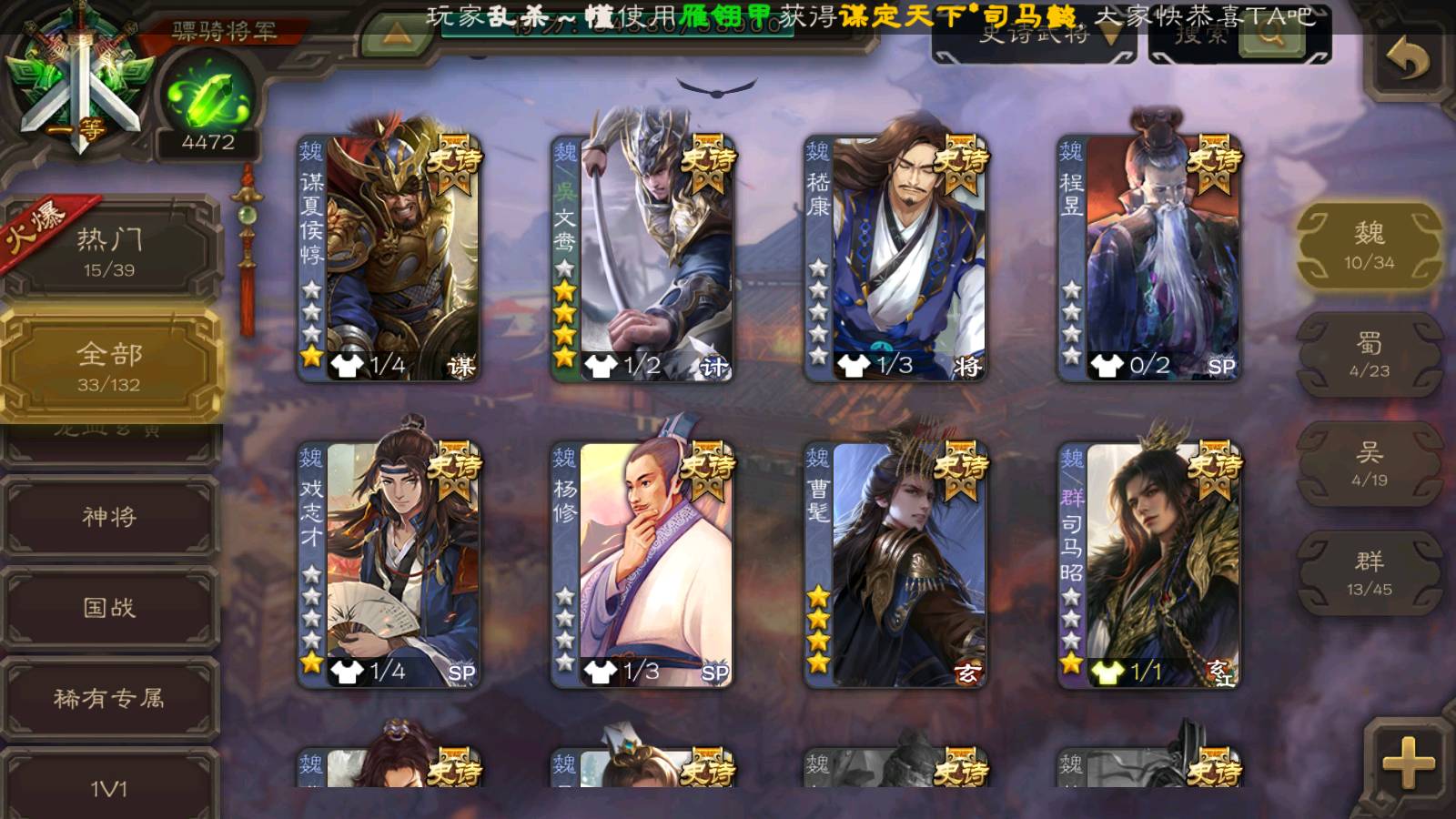This screenshot has width=1456, height=819.
Task: Select the 曹髦 general card
Action: coord(895,564)
